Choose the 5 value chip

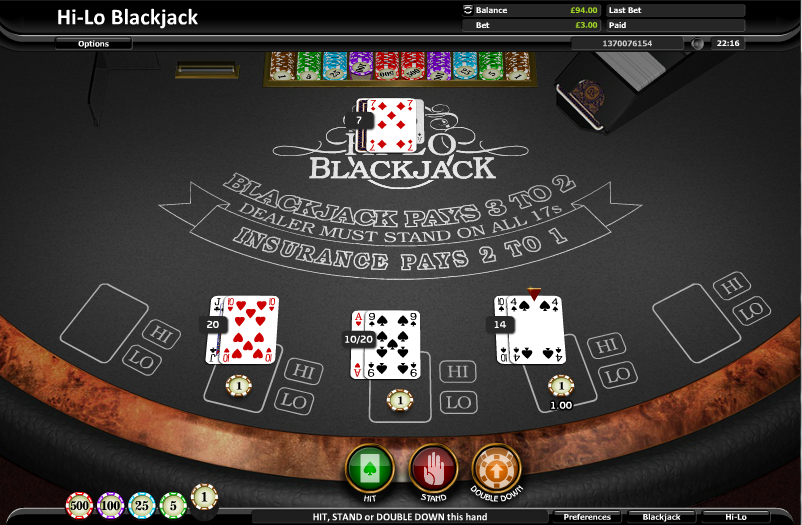[173, 504]
